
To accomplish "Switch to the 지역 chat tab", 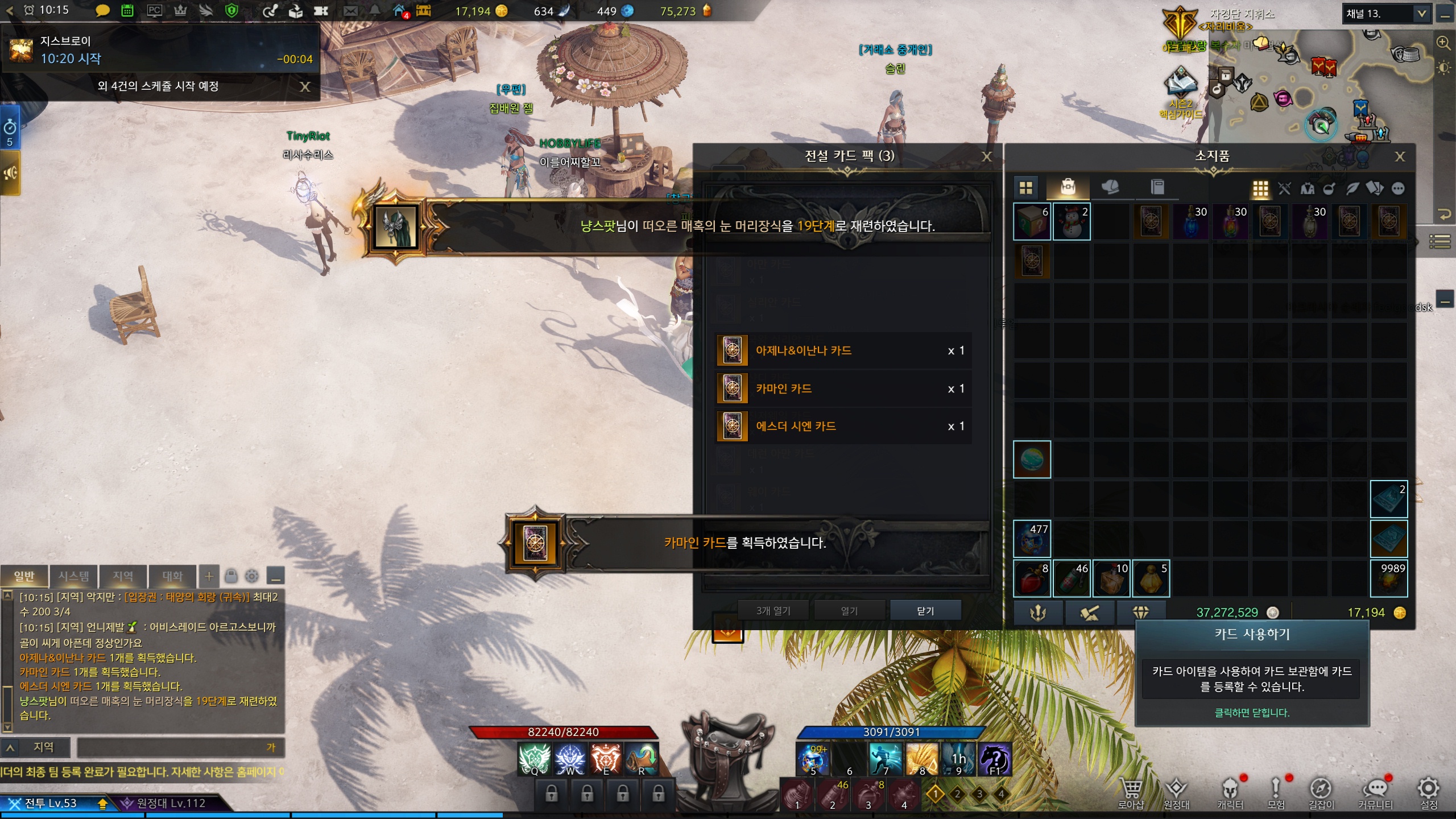I will (123, 576).
